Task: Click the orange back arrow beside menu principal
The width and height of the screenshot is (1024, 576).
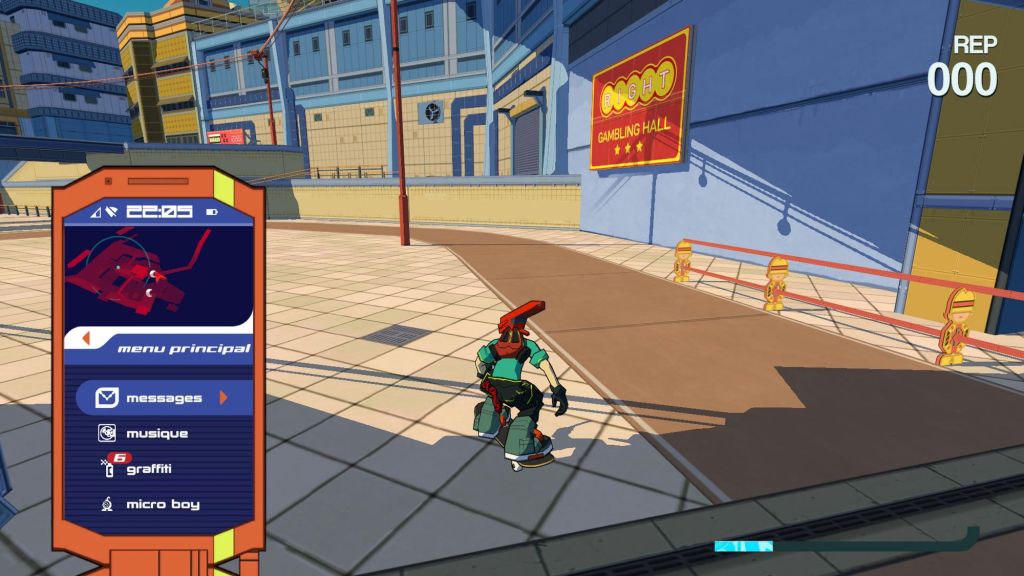Action: tap(86, 339)
